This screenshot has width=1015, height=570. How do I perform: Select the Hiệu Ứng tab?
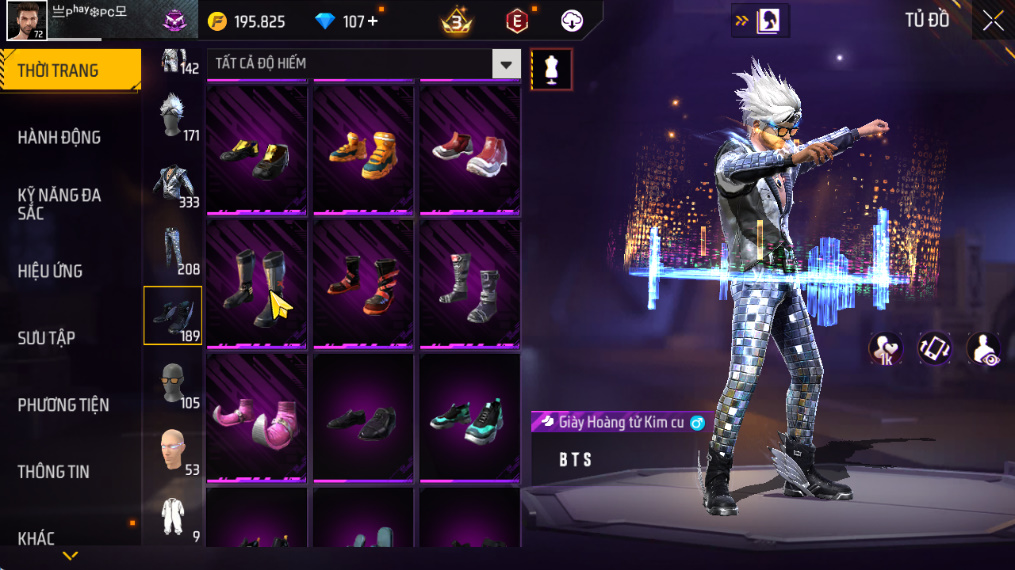(50, 271)
